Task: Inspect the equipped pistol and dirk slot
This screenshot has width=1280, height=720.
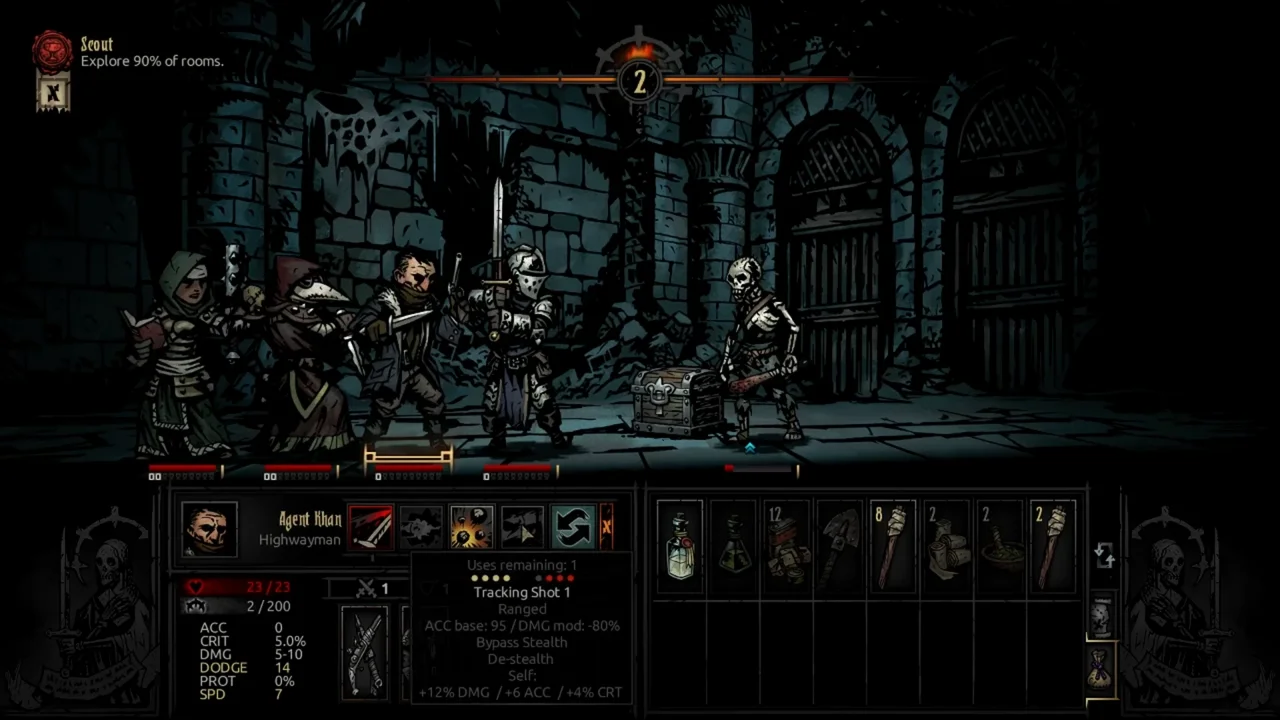Action: [x=364, y=652]
